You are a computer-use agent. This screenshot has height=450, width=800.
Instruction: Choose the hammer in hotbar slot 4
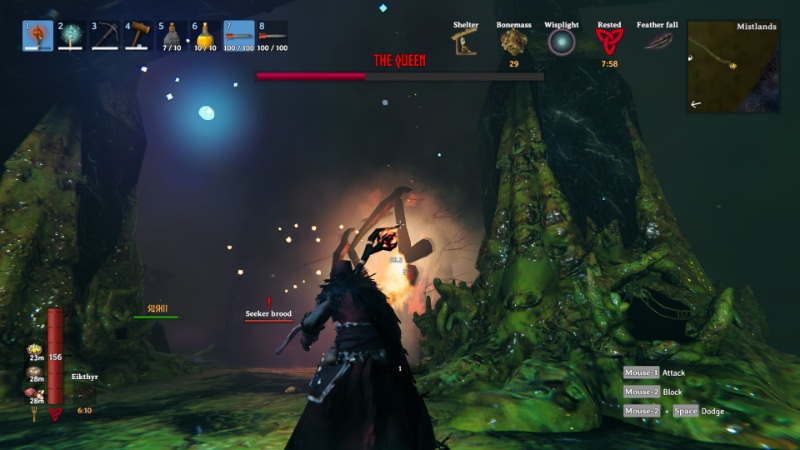coord(138,36)
